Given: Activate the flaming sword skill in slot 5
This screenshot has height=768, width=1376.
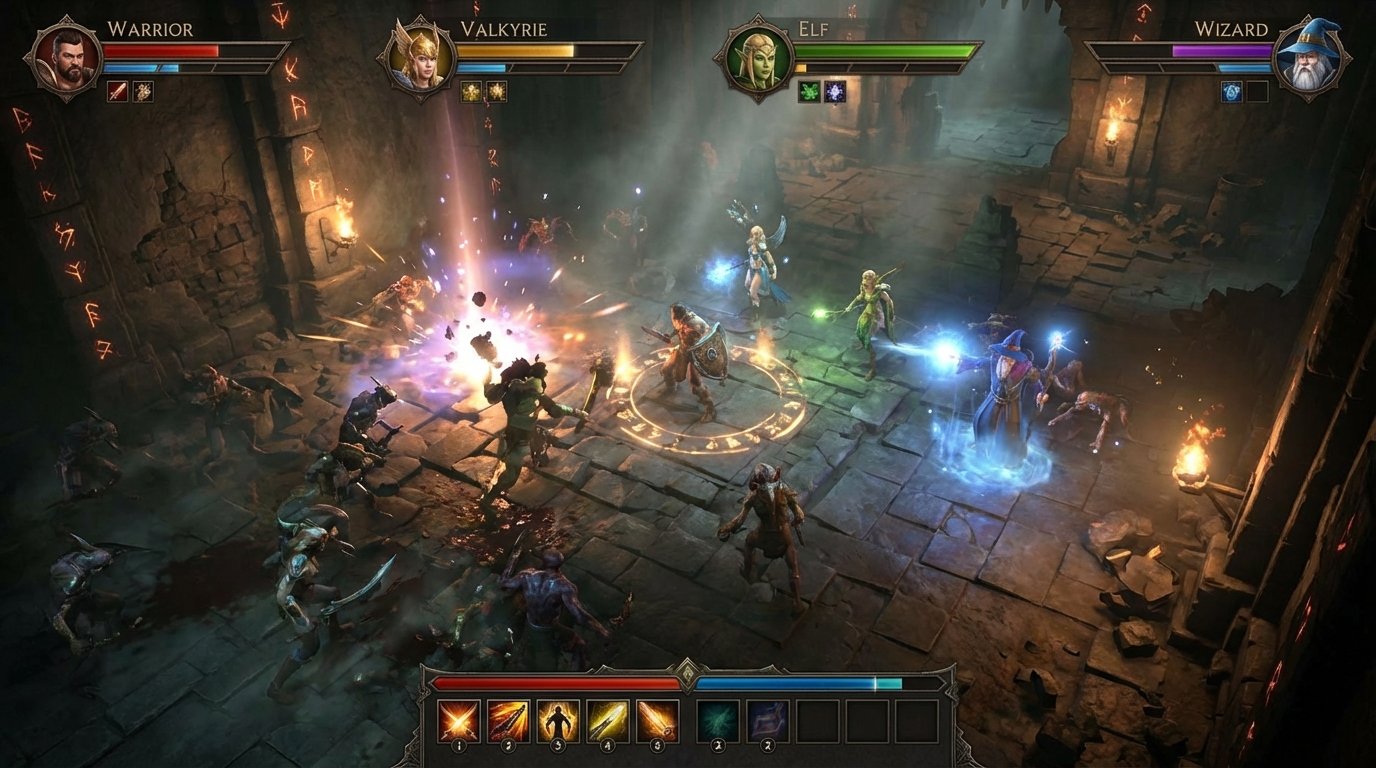Looking at the screenshot, I should point(657,720).
